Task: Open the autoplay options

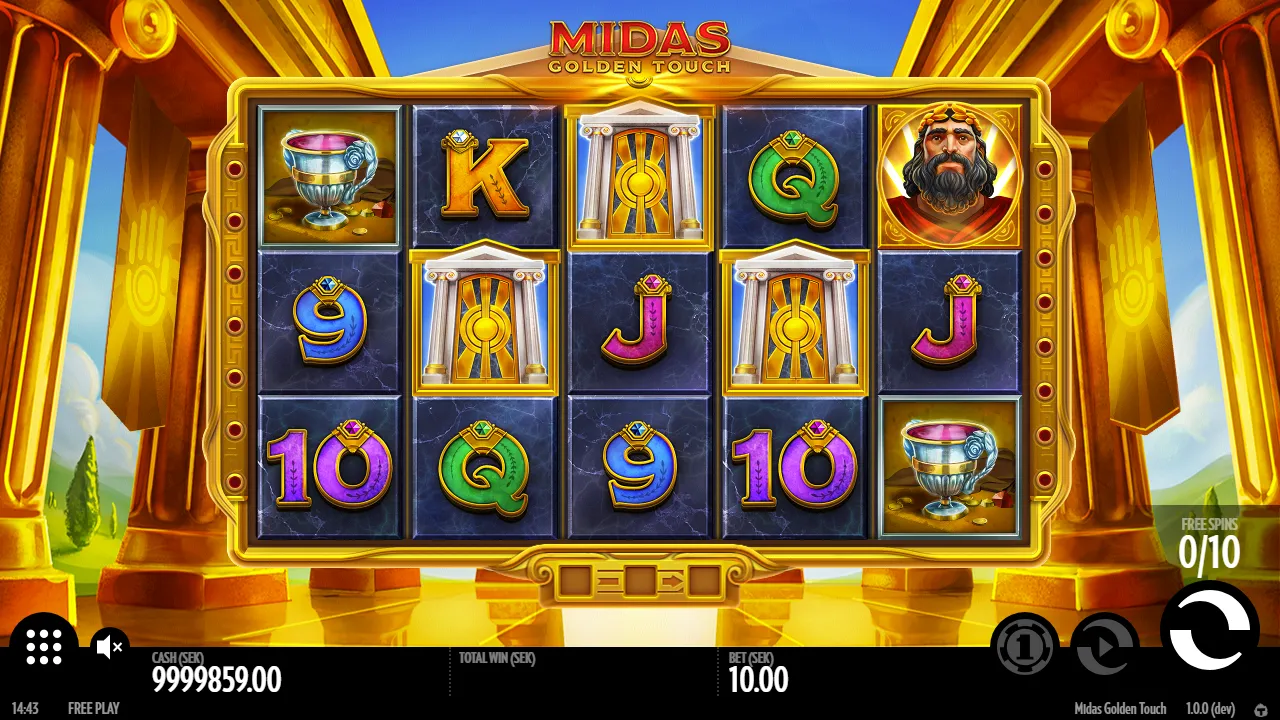Action: coord(1104,647)
